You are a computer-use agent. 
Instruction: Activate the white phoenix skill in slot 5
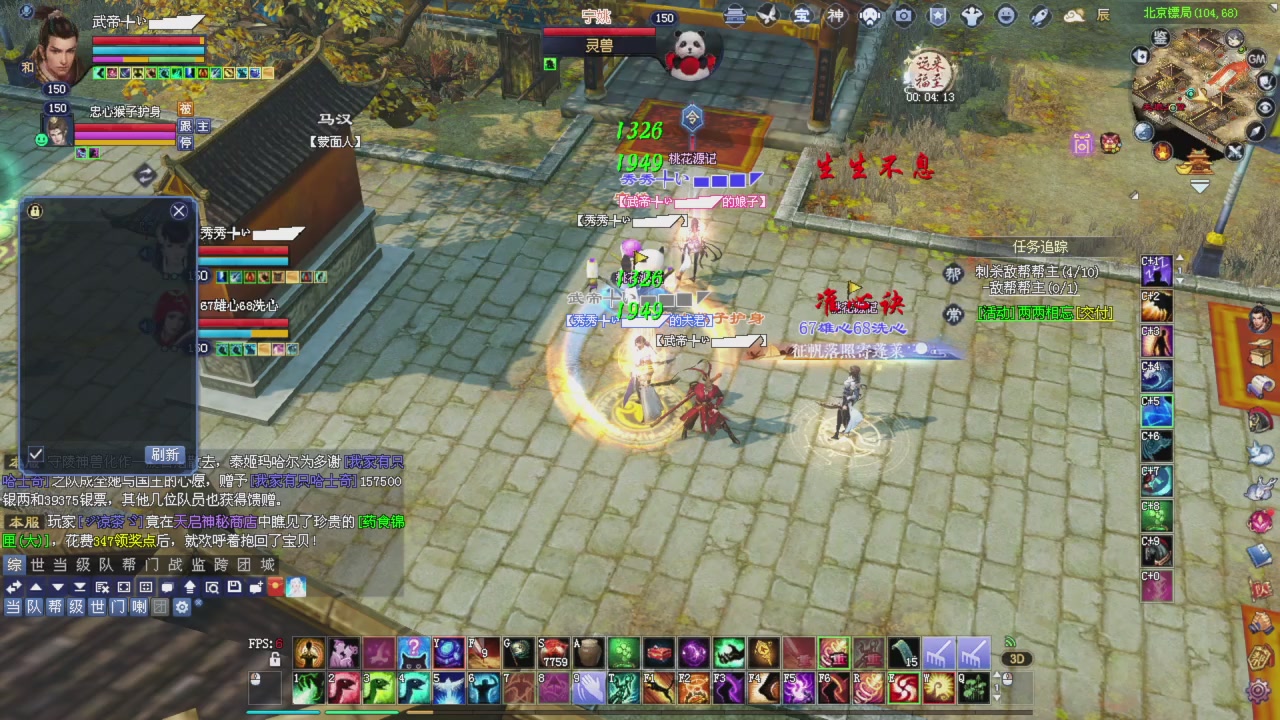tap(449, 688)
